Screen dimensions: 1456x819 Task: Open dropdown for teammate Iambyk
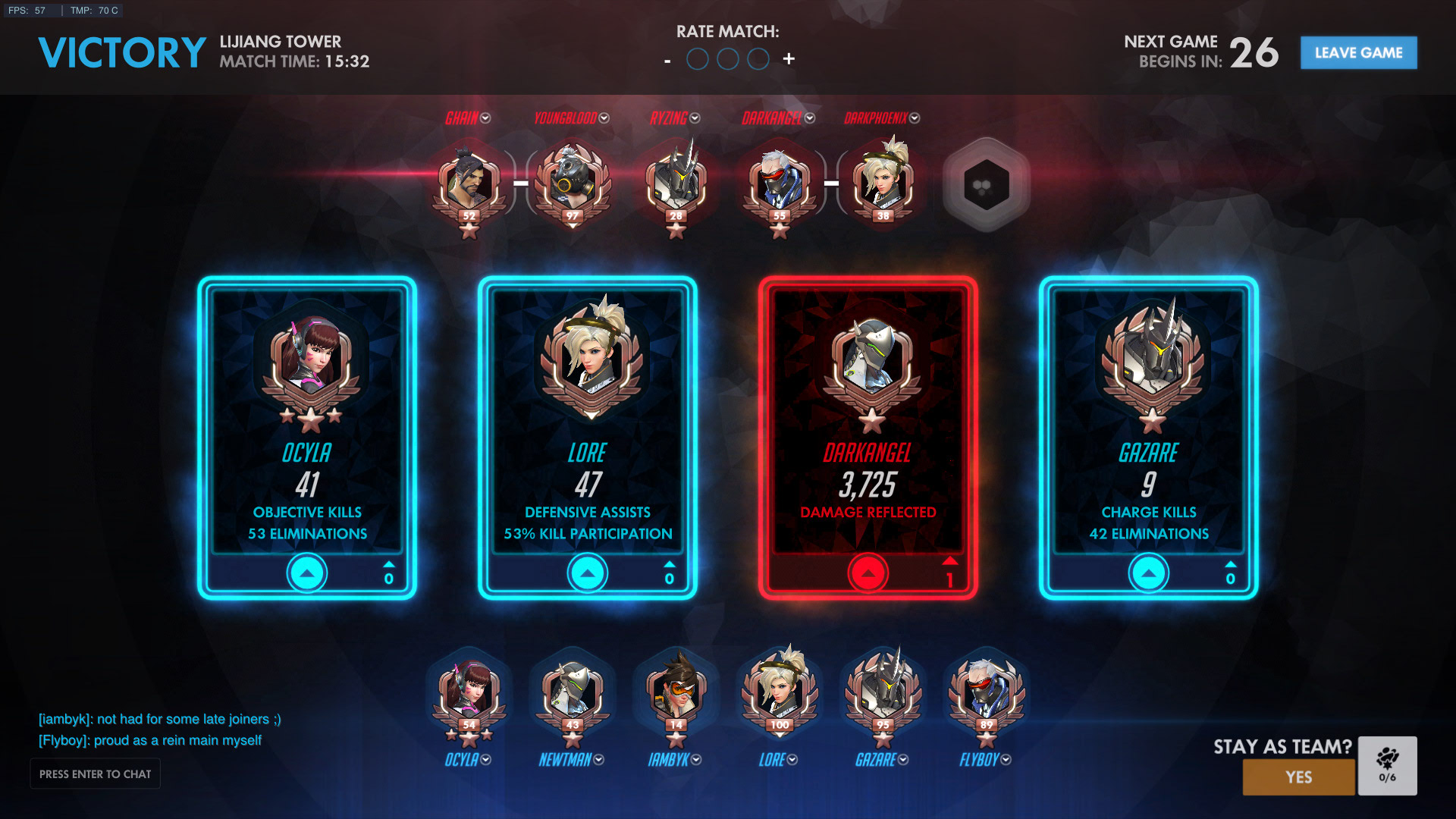pos(696,760)
